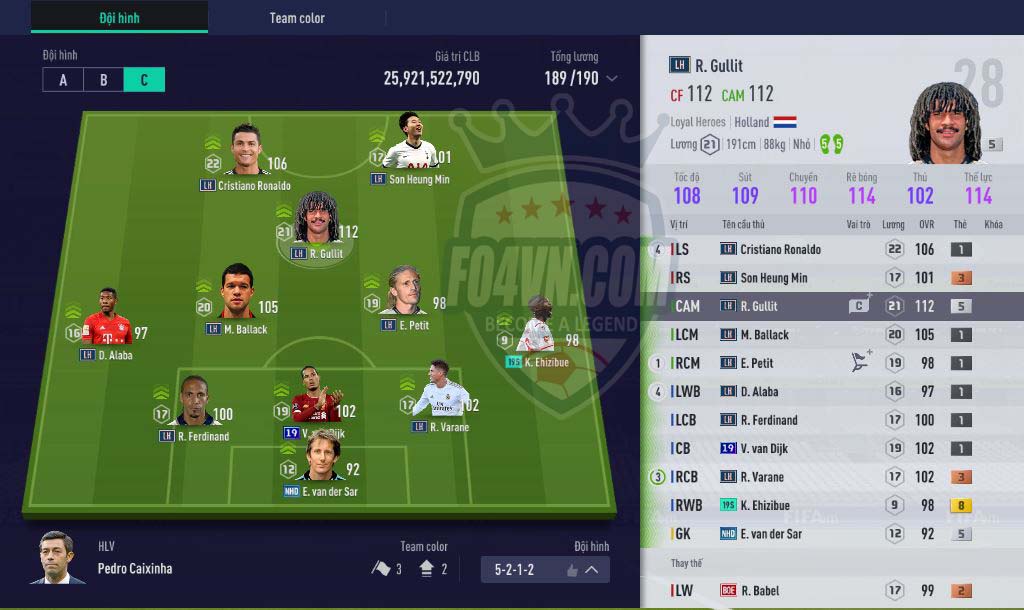Select goalkeeper E. van der Sar on pitch
The width and height of the screenshot is (1024, 610).
click(321, 462)
